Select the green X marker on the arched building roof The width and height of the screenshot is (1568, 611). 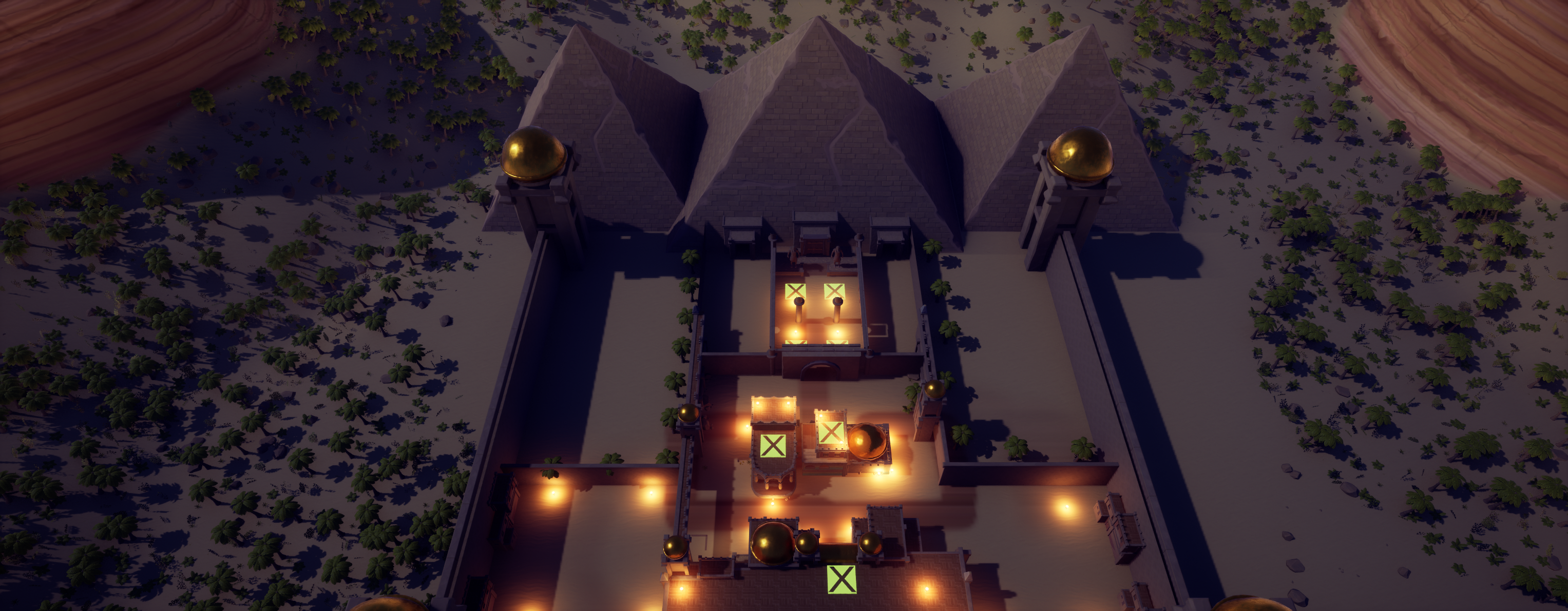(772, 446)
